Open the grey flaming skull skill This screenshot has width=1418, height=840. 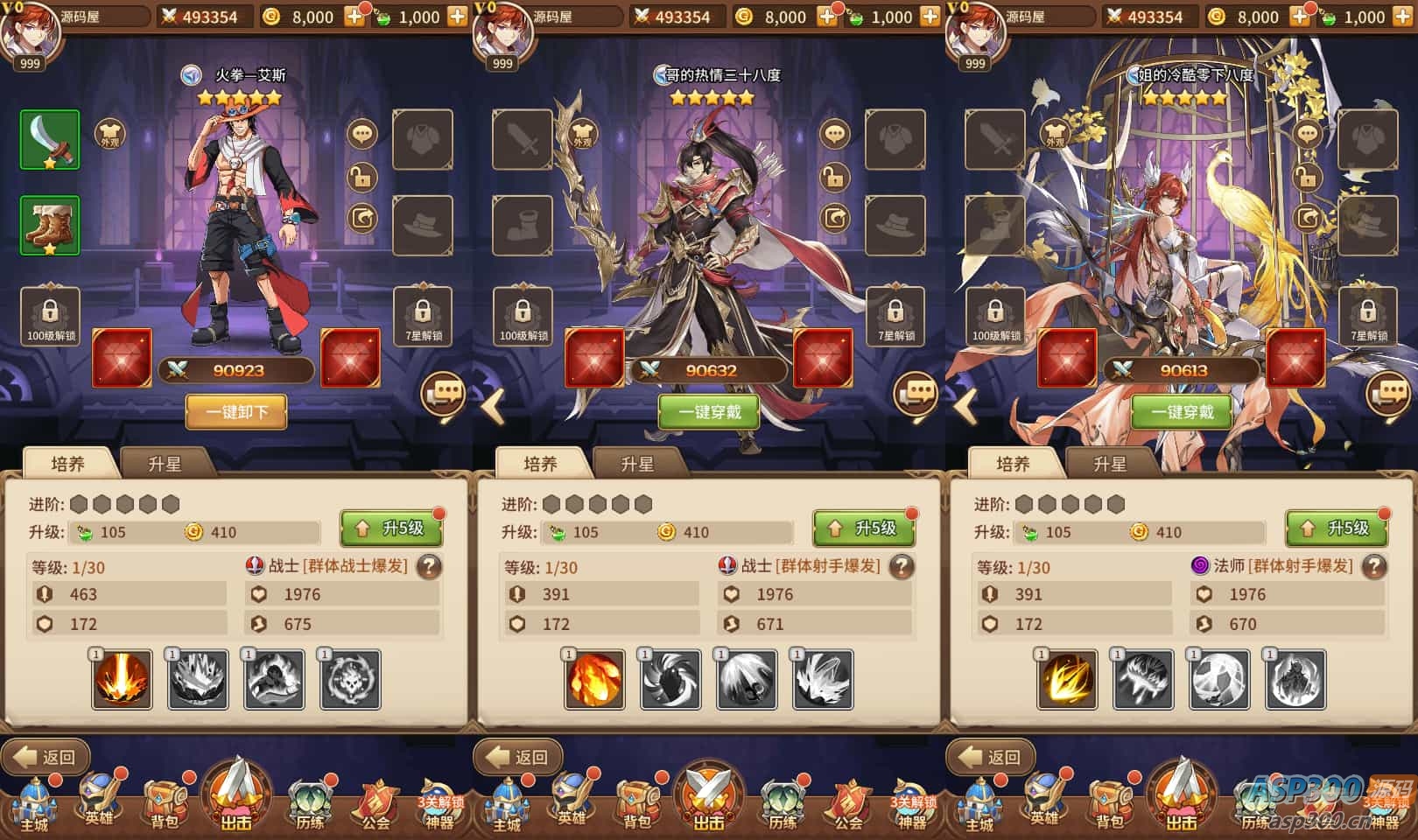350,679
